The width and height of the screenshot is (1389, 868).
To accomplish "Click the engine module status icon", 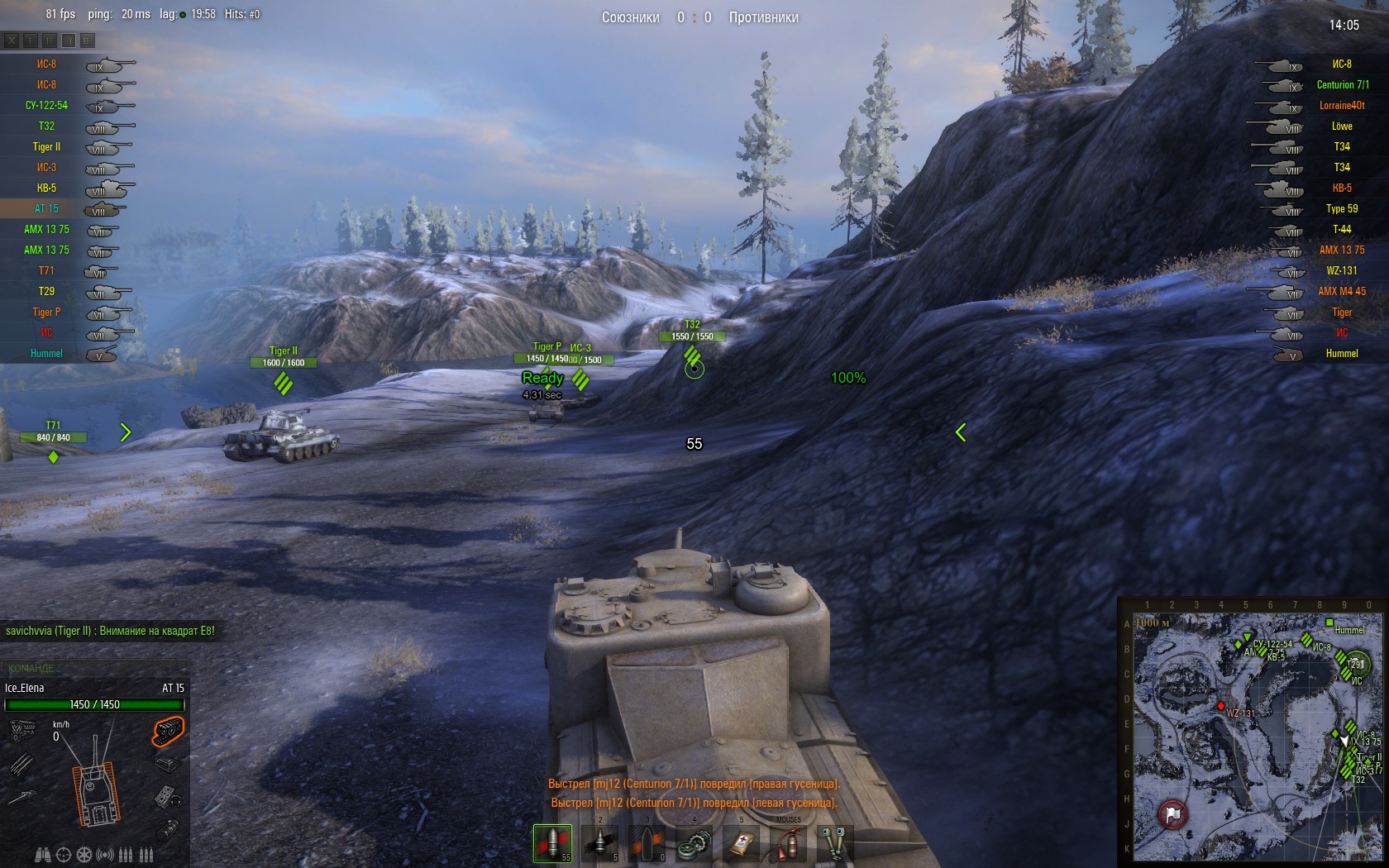I will 22,731.
